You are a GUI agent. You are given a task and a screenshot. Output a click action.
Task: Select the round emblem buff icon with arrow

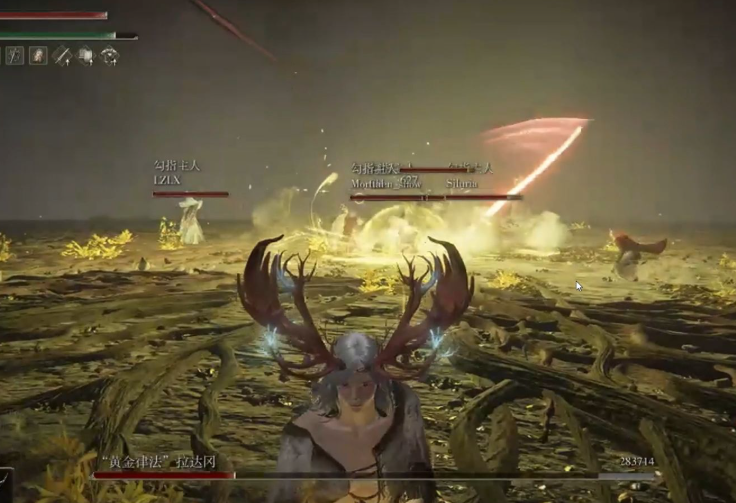click(109, 56)
